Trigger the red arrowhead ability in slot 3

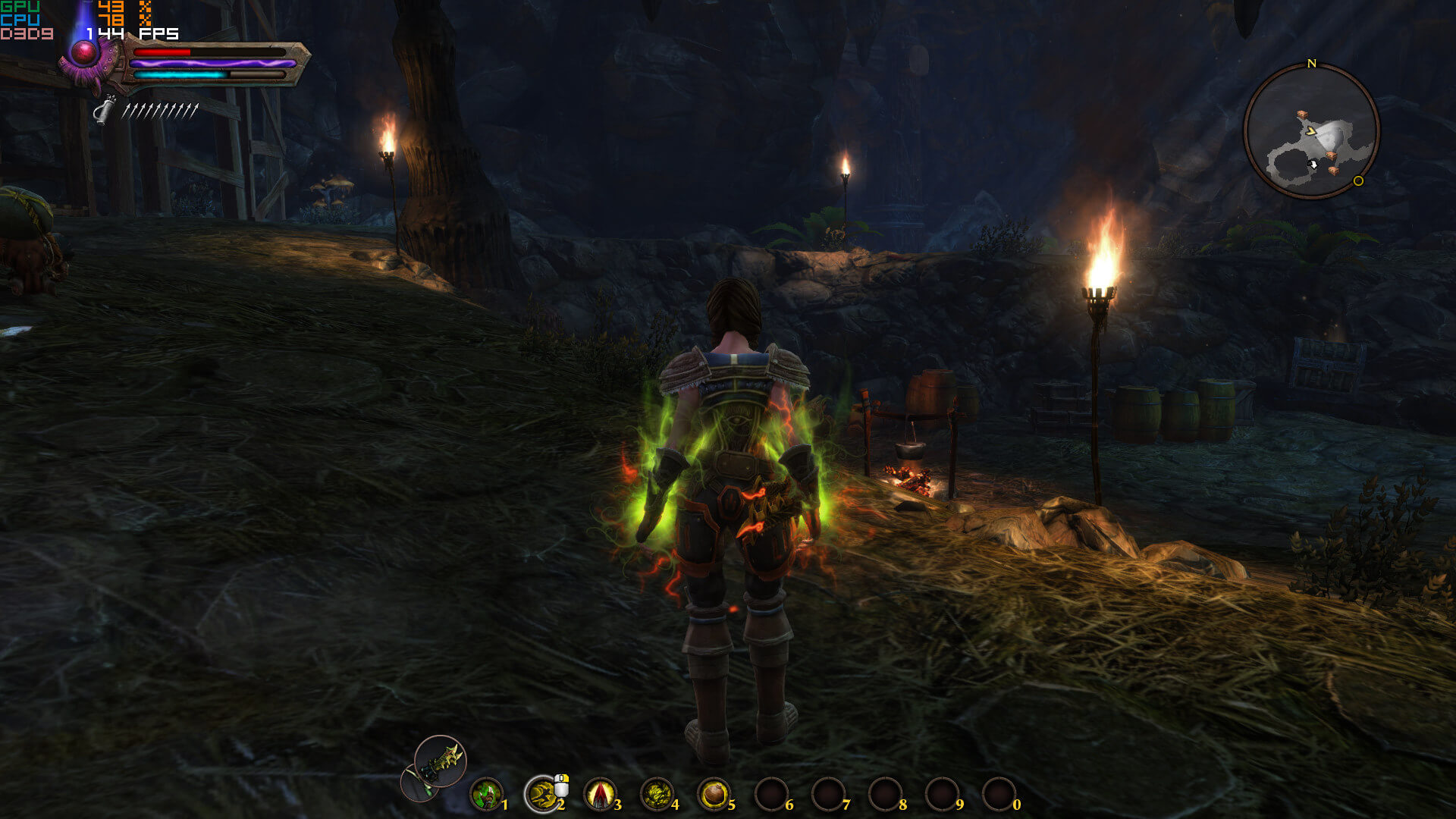point(600,794)
